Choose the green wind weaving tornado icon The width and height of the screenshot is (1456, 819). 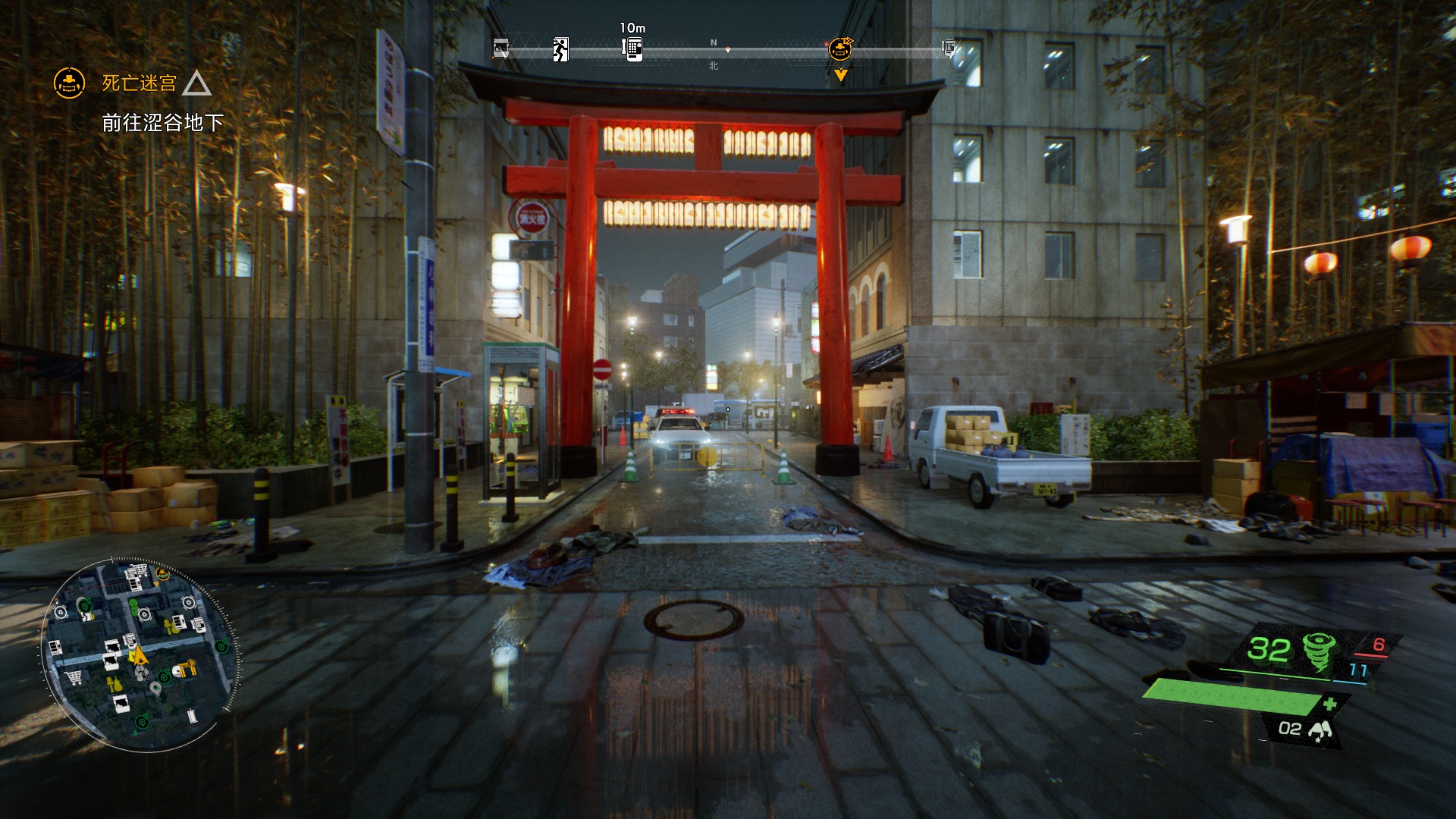(1319, 651)
